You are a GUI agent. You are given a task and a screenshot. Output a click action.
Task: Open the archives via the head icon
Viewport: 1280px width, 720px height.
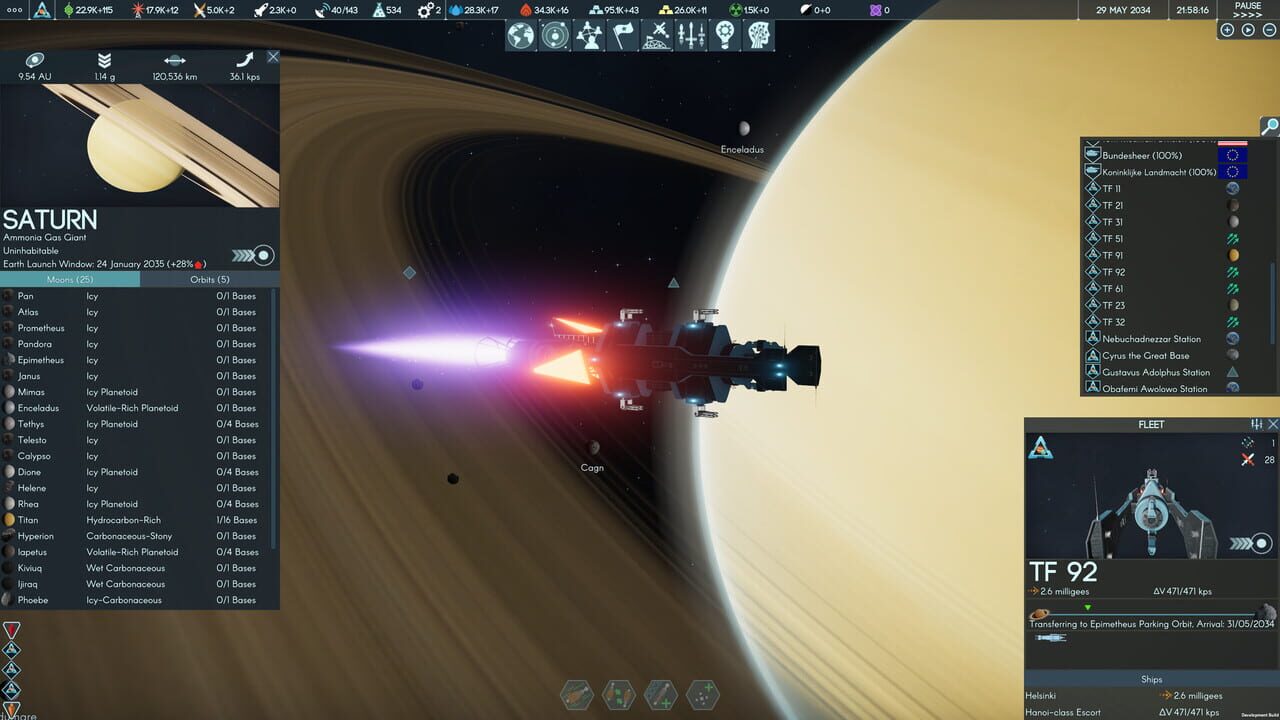click(x=759, y=36)
